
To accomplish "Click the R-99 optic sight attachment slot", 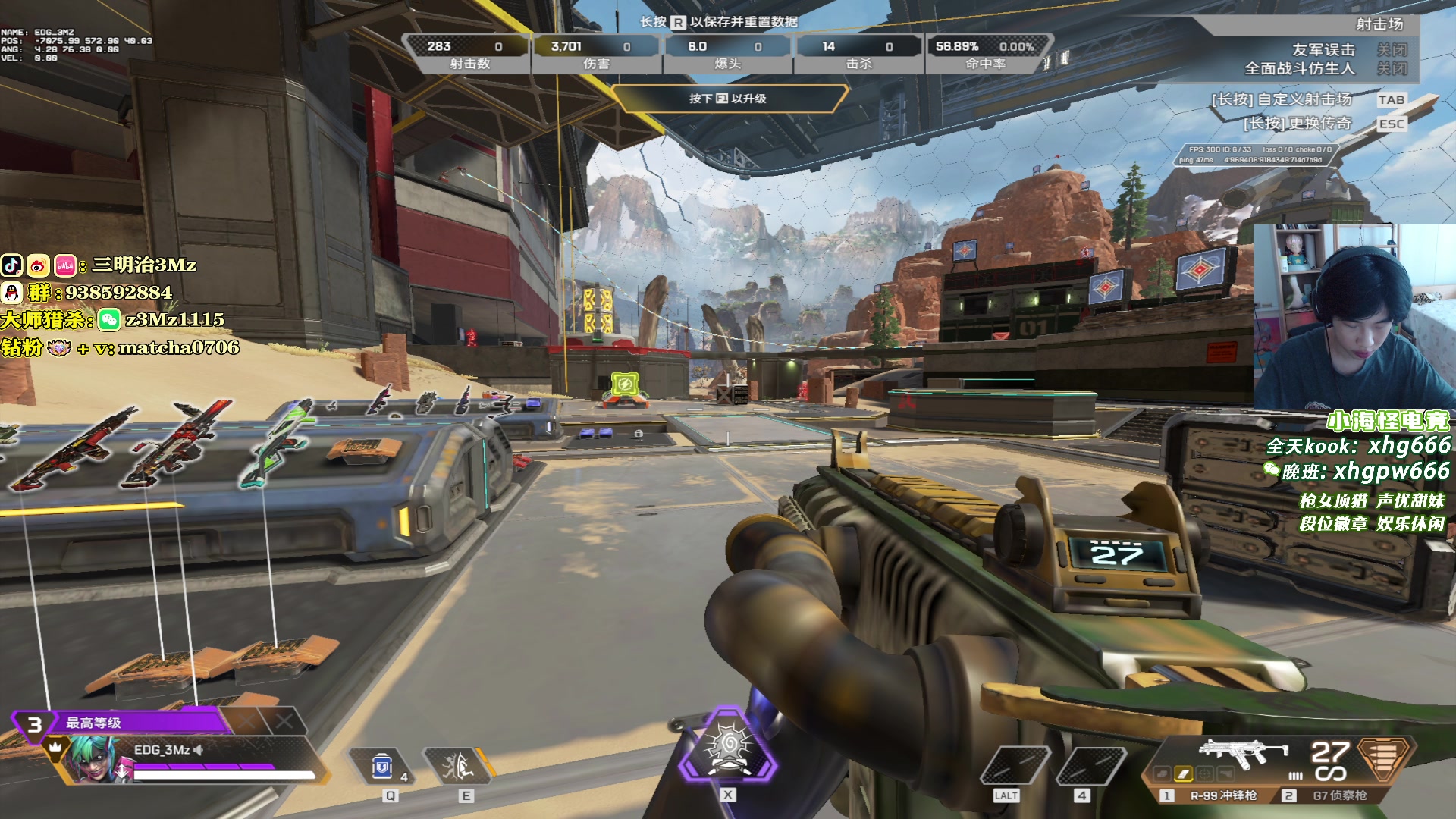I will pyautogui.click(x=1204, y=774).
